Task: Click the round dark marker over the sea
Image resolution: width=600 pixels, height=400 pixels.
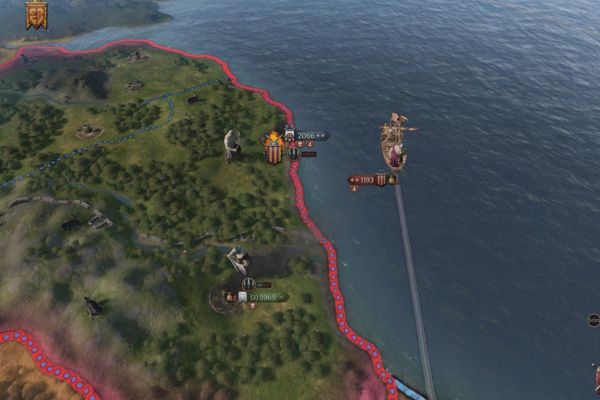Action: 593,320
